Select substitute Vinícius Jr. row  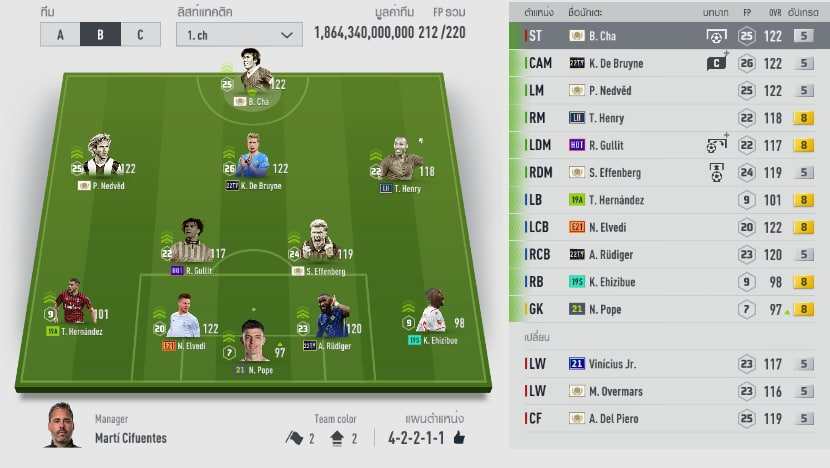(668, 364)
